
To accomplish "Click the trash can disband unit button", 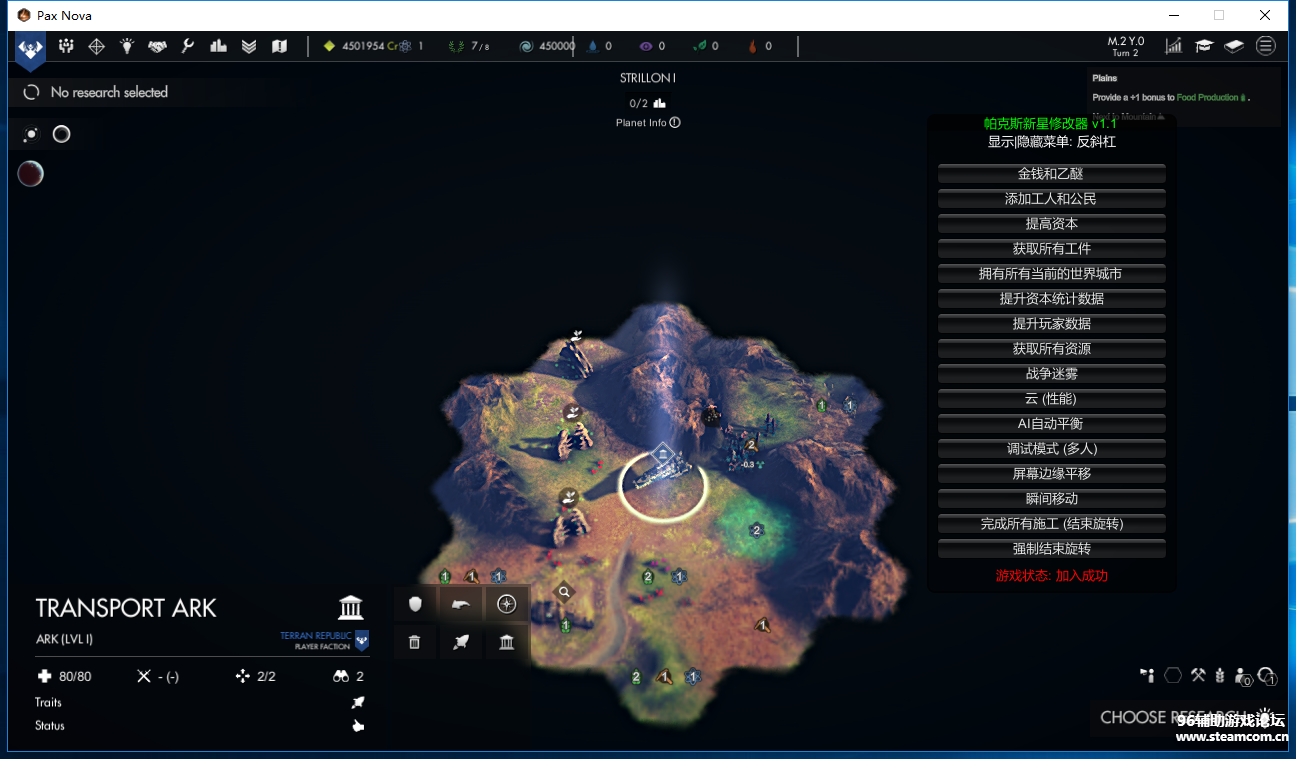I will (415, 642).
